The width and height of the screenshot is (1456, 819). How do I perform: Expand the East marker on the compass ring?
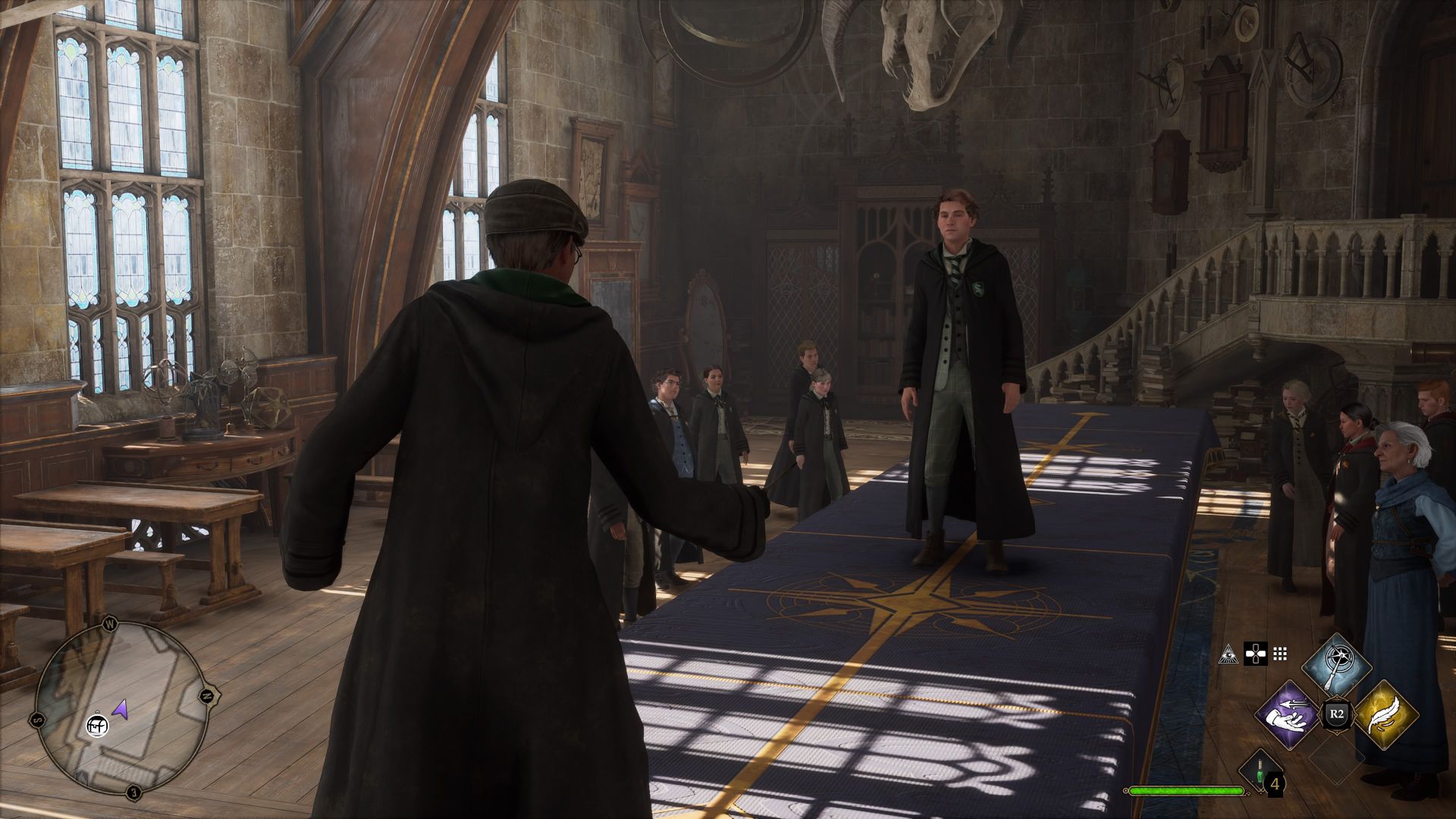(132, 790)
